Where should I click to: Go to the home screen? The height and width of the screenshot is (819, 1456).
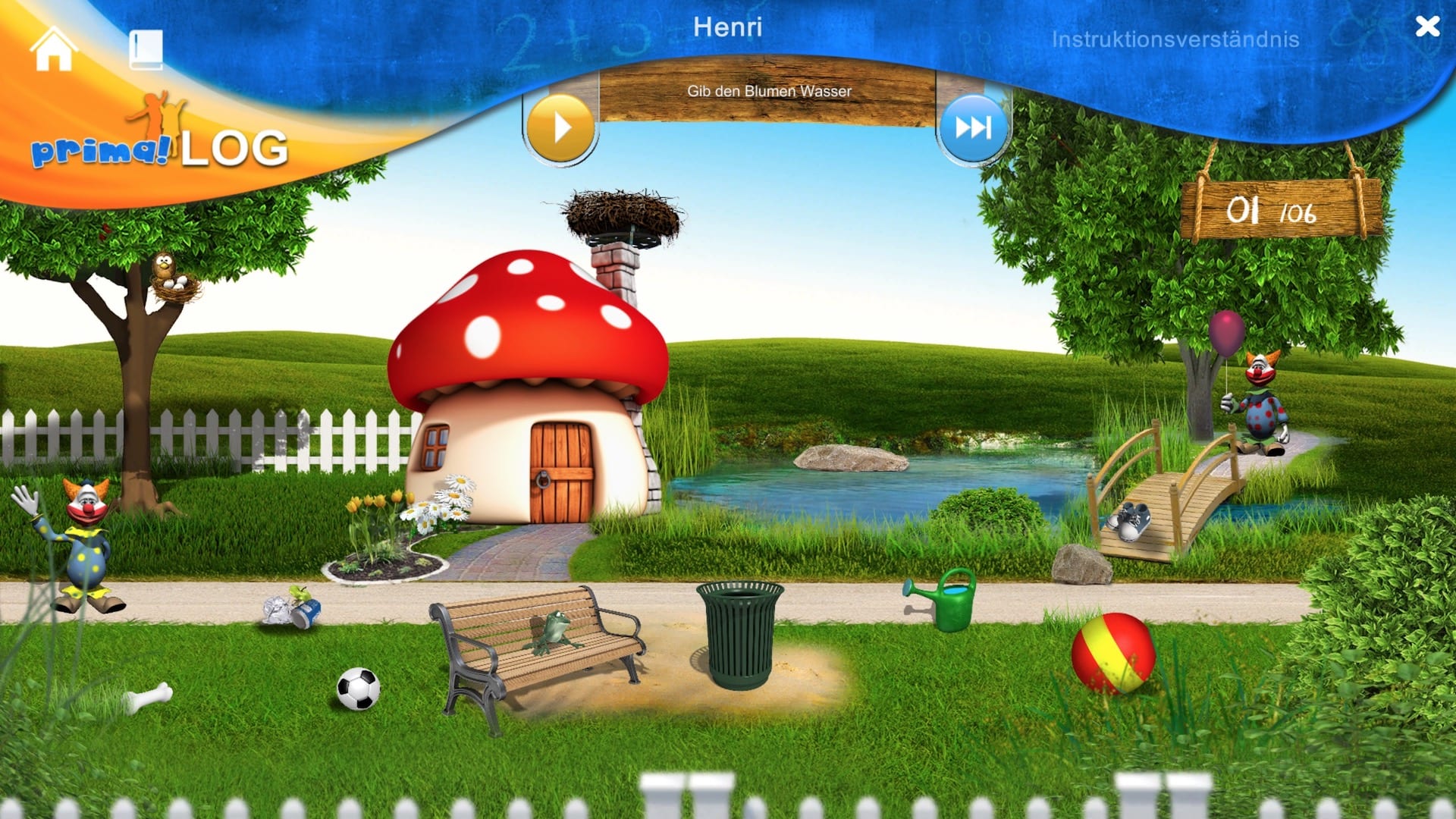[x=53, y=49]
